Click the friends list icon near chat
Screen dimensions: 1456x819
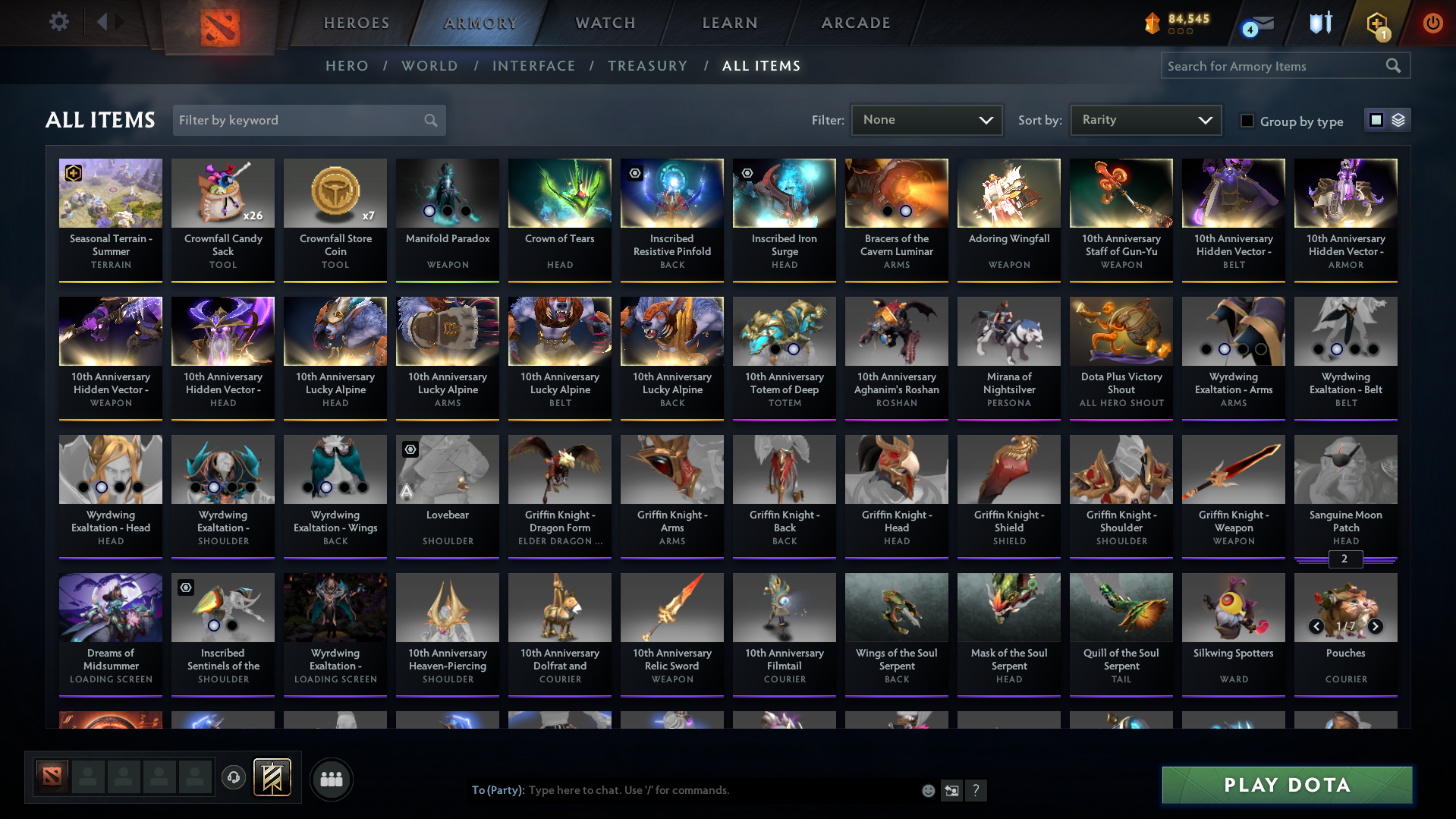point(331,779)
